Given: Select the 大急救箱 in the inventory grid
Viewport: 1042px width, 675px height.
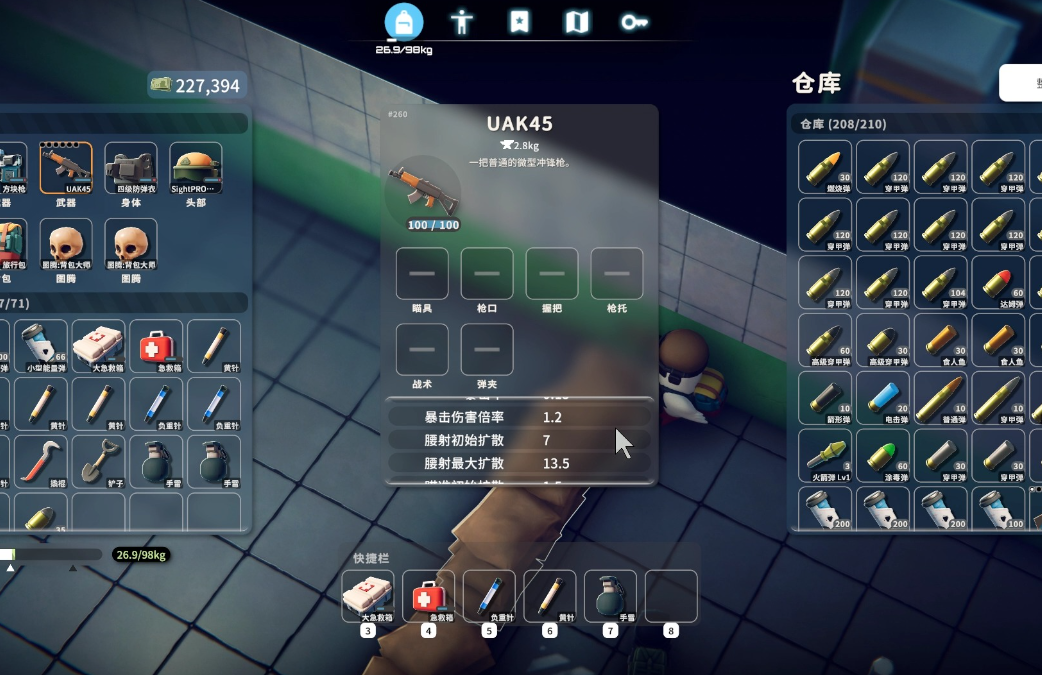Looking at the screenshot, I should pyautogui.click(x=98, y=346).
